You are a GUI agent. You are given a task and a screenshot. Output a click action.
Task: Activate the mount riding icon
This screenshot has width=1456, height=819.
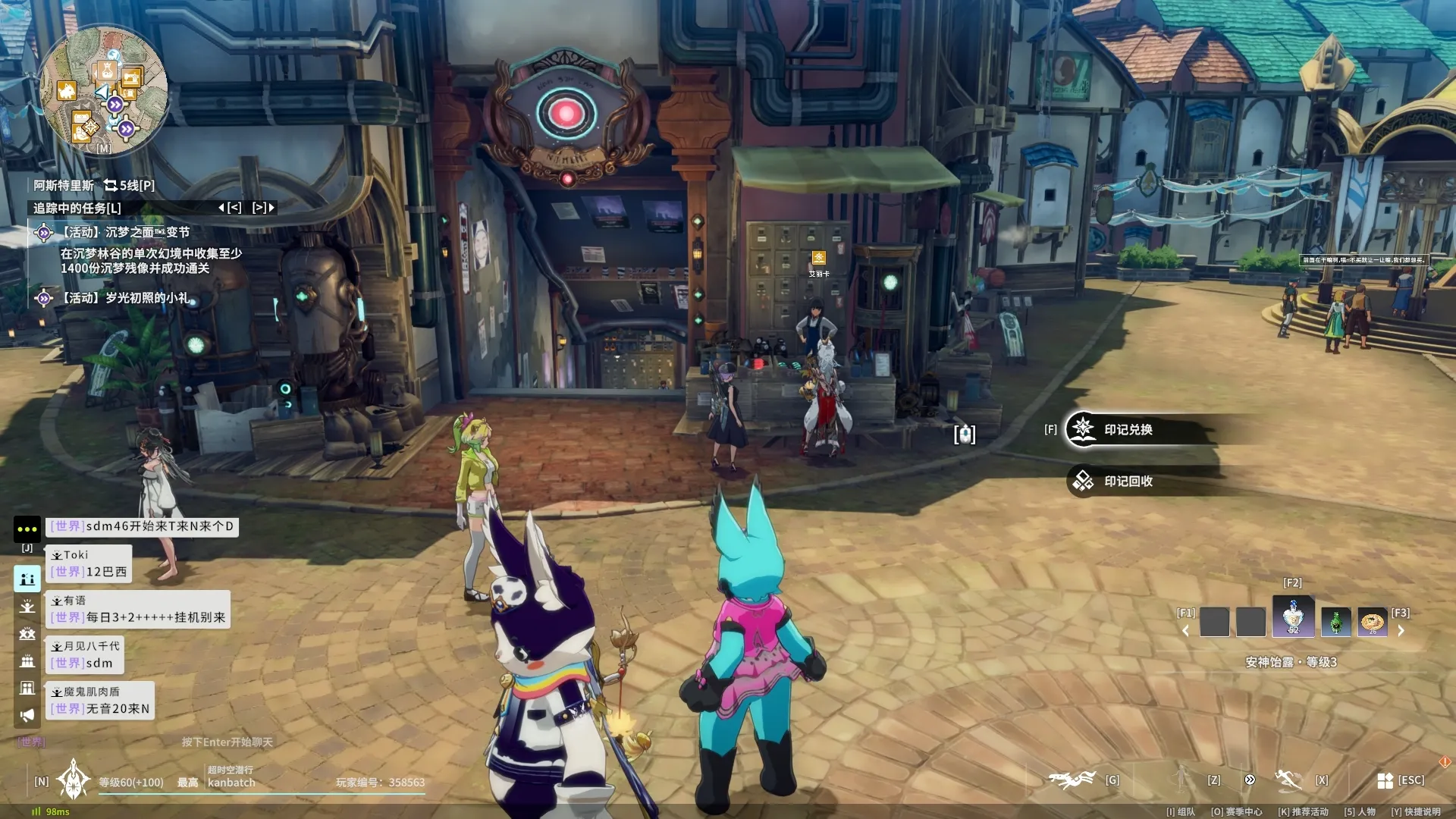pyautogui.click(x=1072, y=779)
